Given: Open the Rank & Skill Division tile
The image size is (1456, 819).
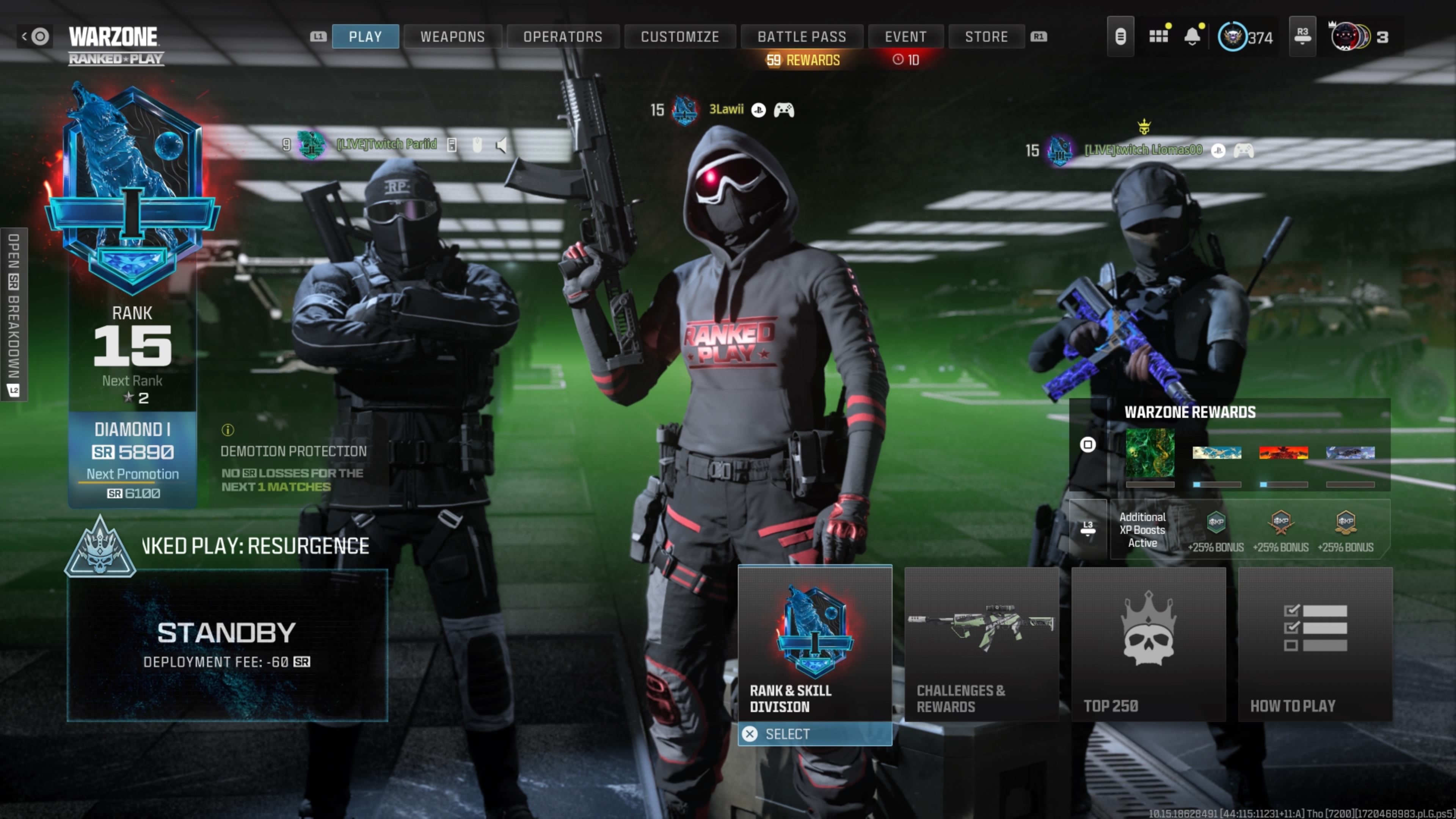Looking at the screenshot, I should (814, 644).
